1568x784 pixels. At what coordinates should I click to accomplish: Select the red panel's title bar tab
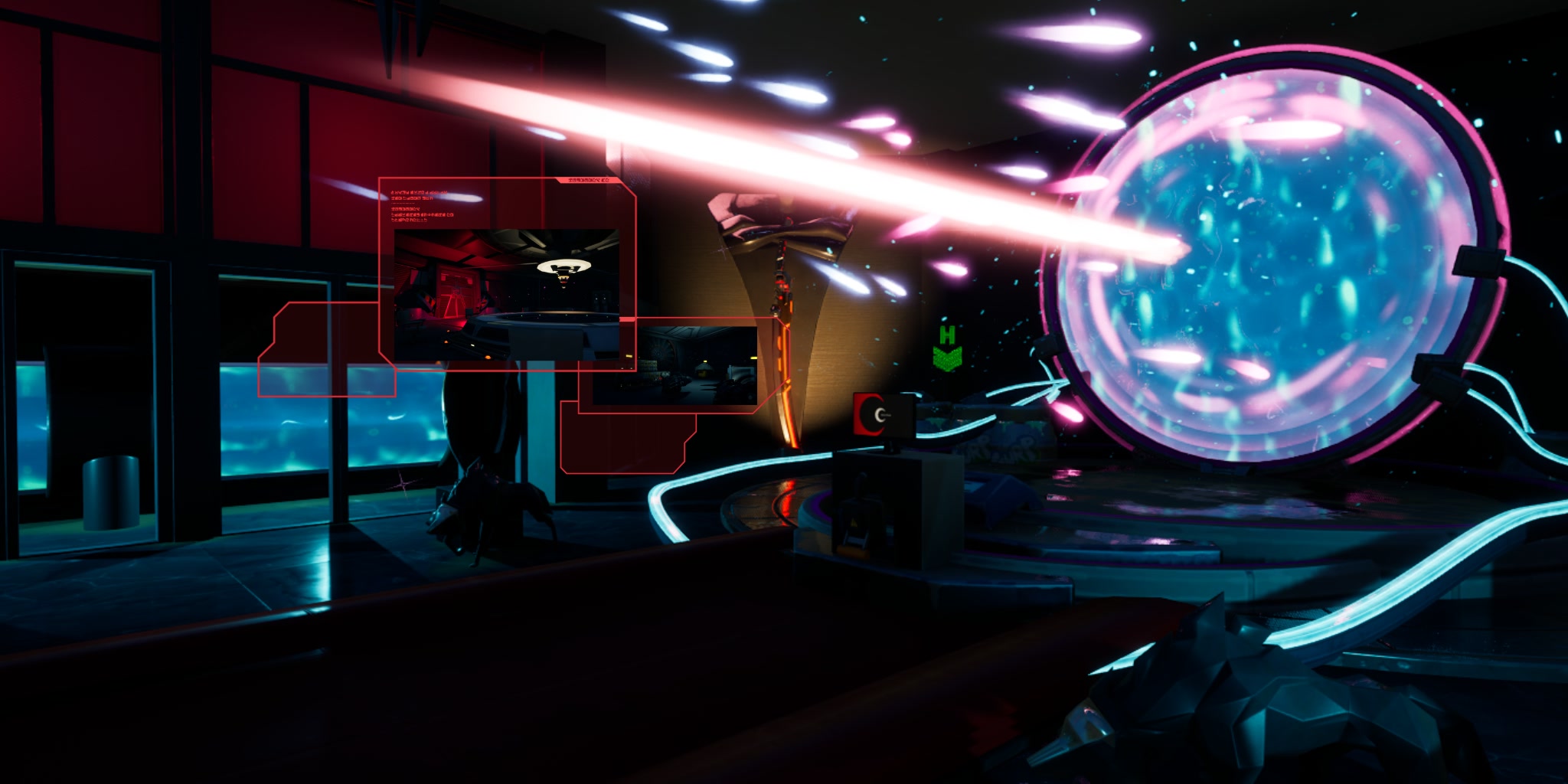590,182
